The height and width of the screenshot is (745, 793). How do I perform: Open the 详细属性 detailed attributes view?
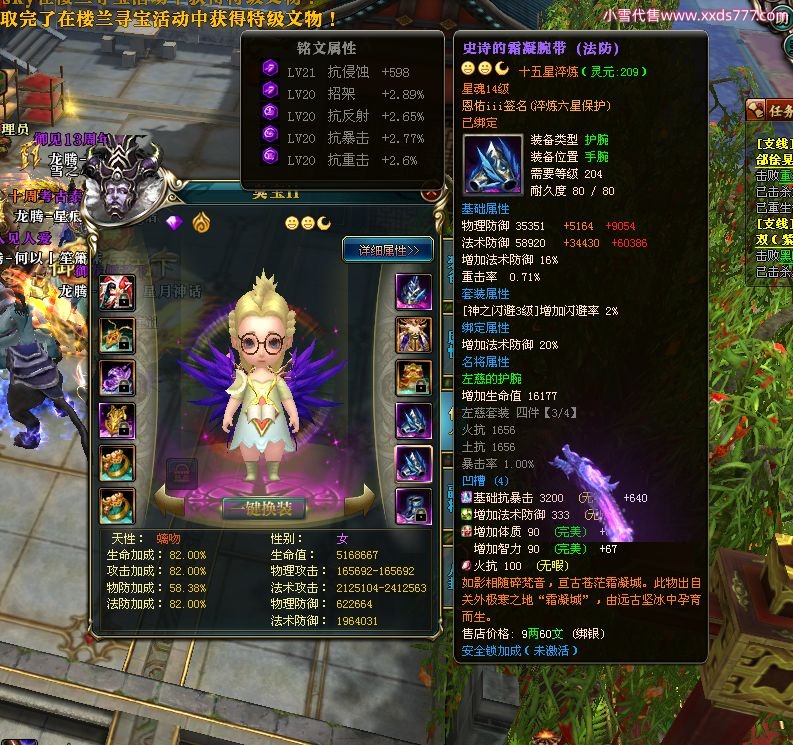(x=388, y=249)
